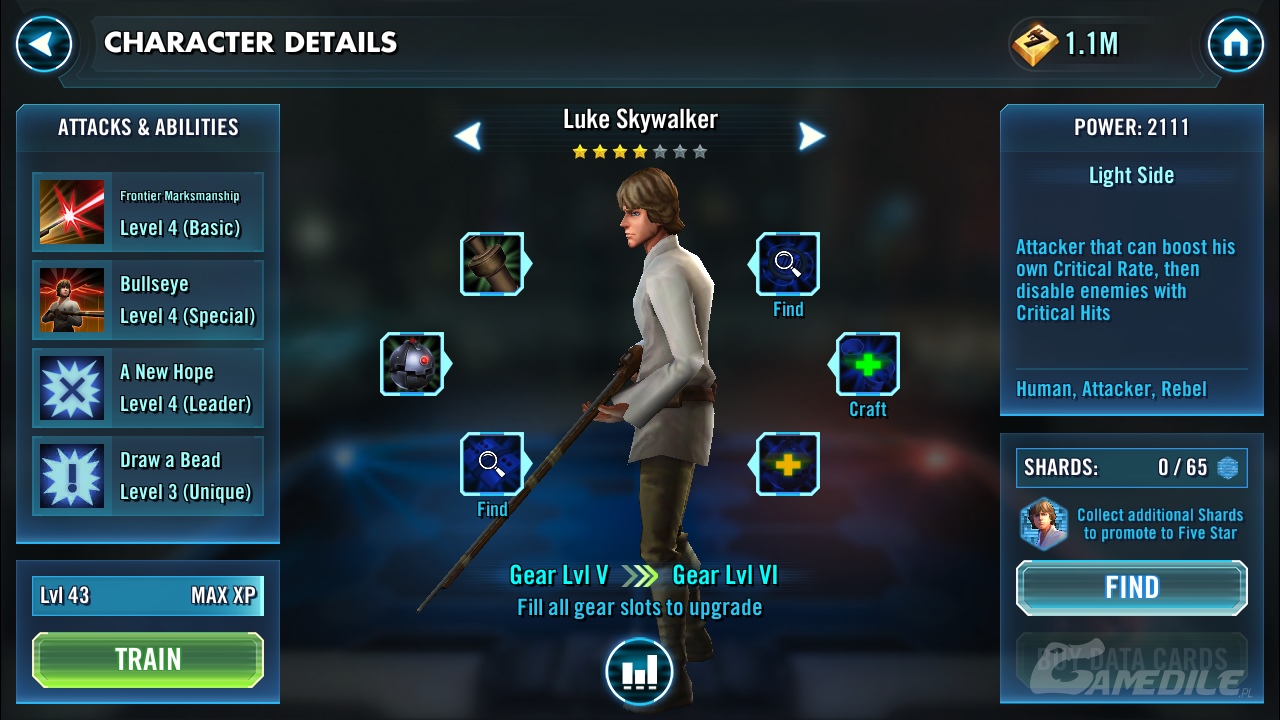View the A New Hope leader ability
The image size is (1280, 720).
pos(148,388)
